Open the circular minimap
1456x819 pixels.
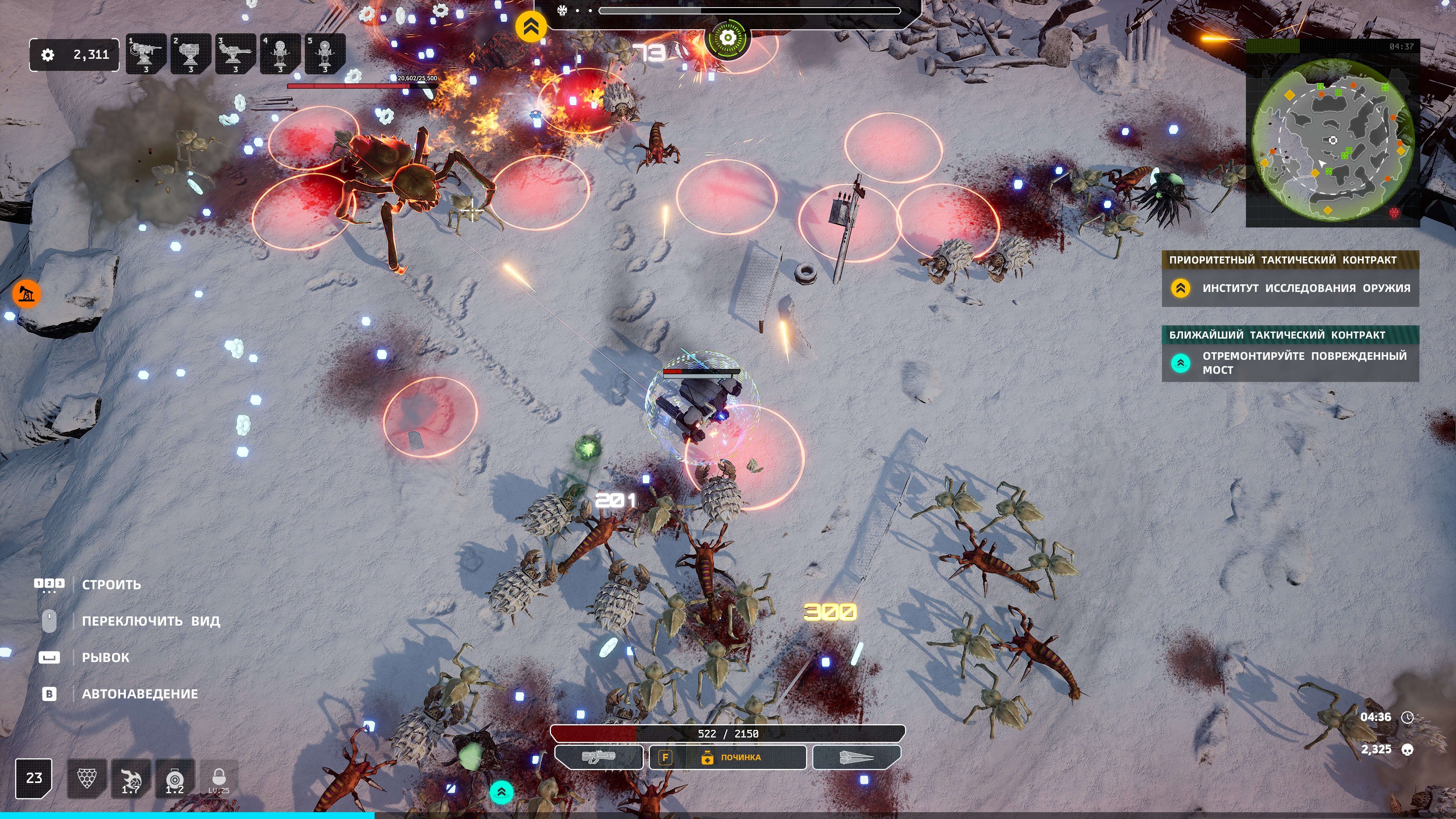1332,140
